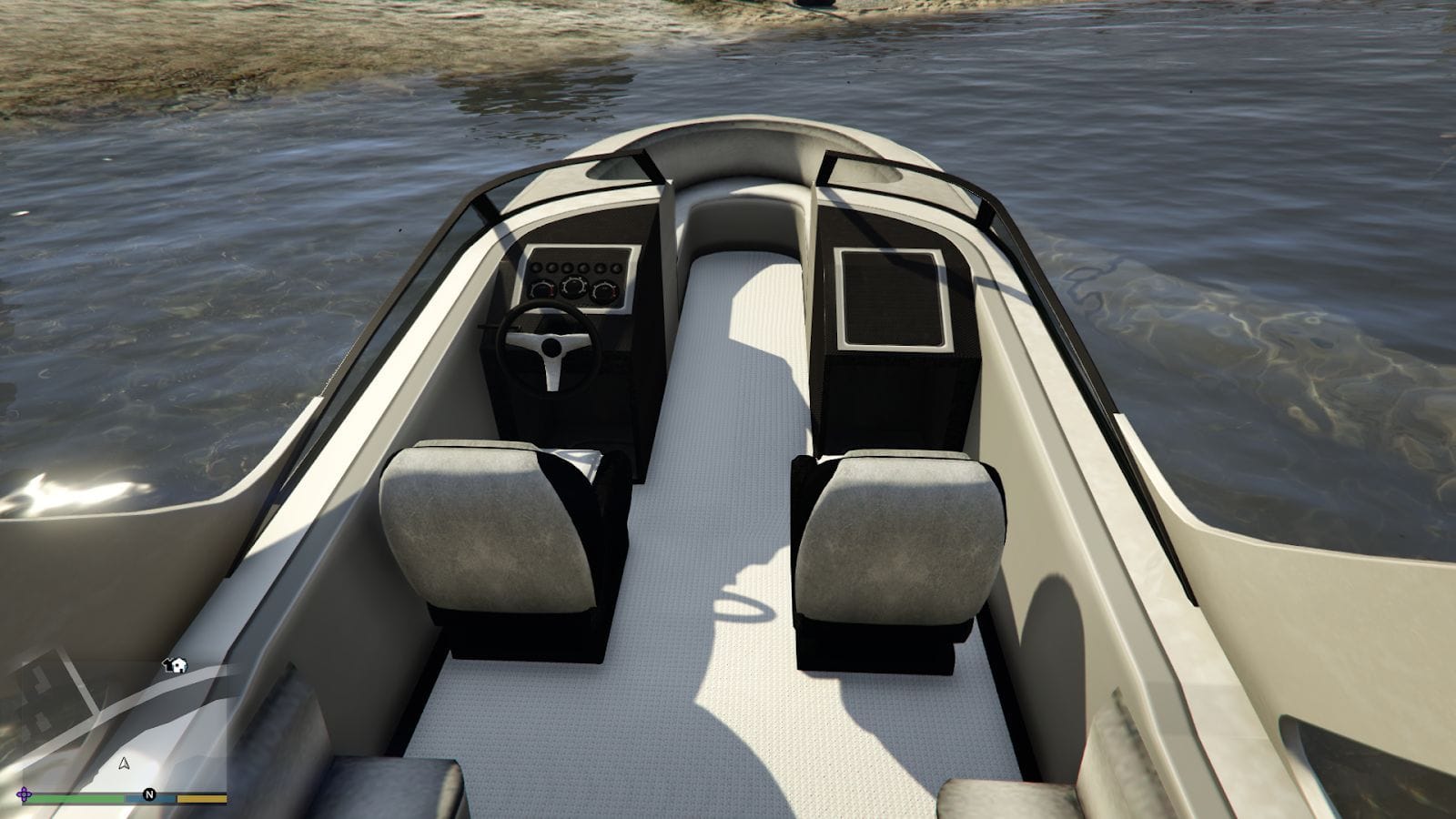This screenshot has height=819, width=1456.
Task: Click the white player arrow on the minimap
Action: click(x=125, y=764)
